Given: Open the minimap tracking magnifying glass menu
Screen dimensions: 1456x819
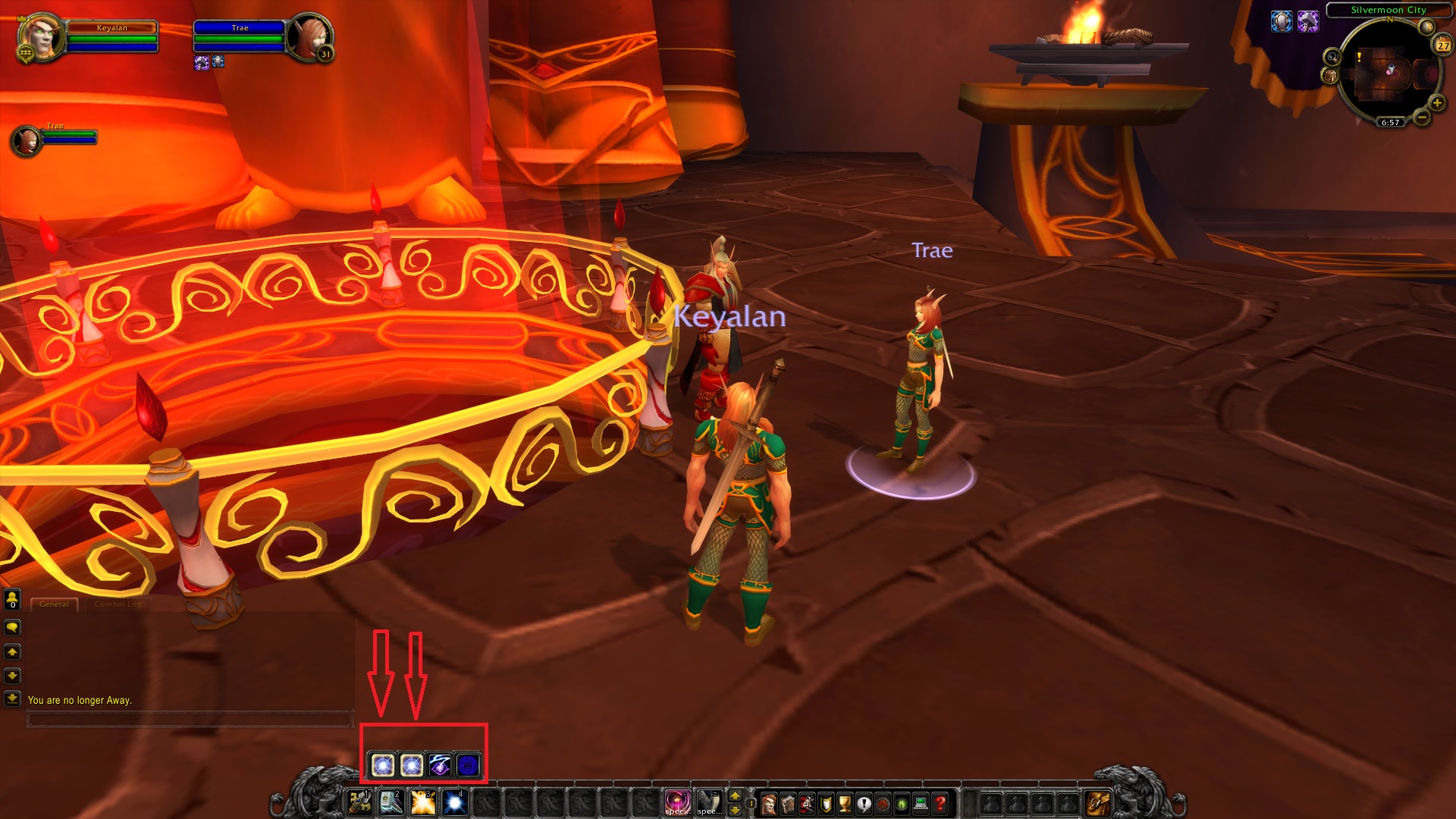Looking at the screenshot, I should [x=1332, y=56].
